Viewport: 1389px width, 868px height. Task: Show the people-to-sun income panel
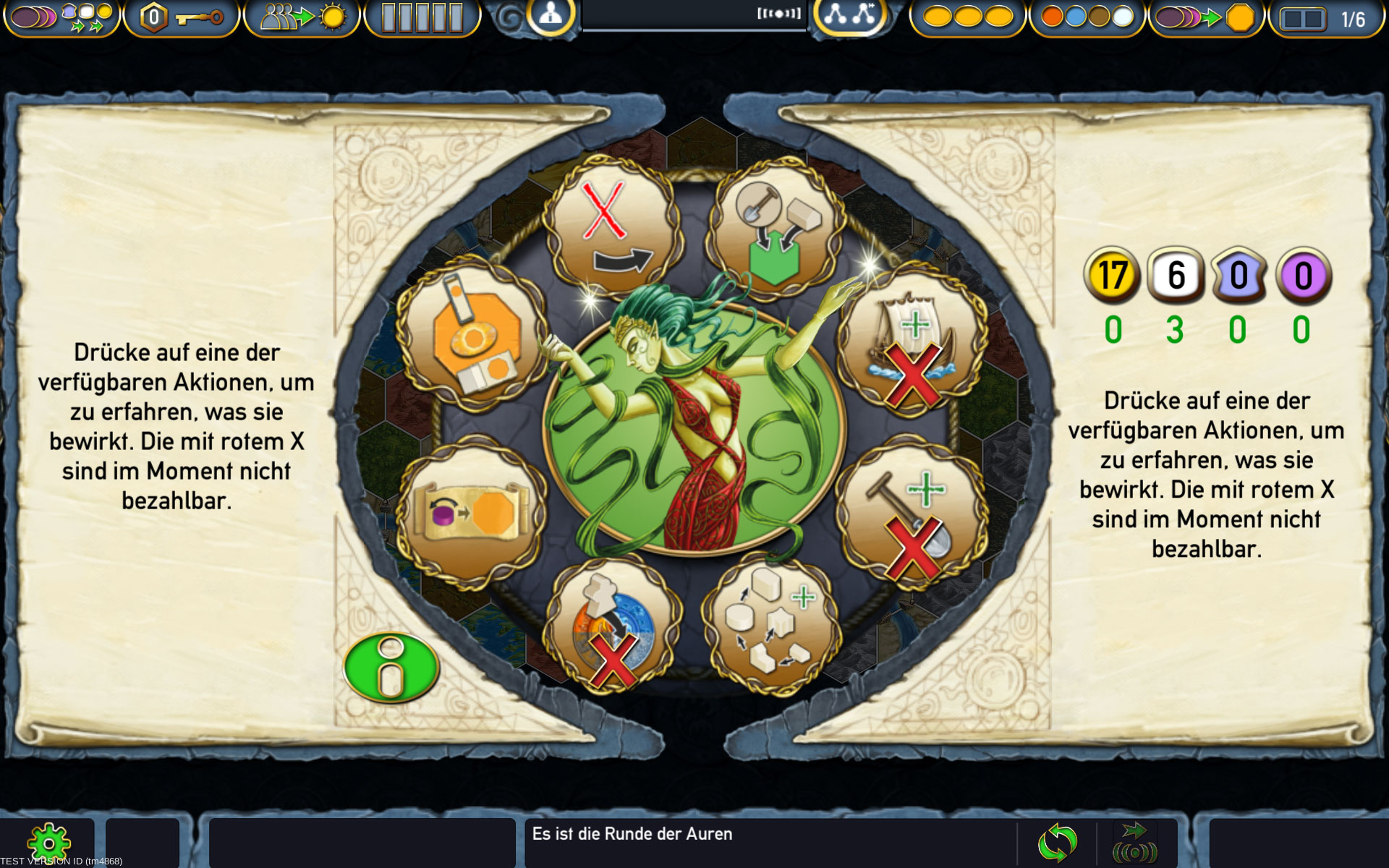click(x=302, y=18)
